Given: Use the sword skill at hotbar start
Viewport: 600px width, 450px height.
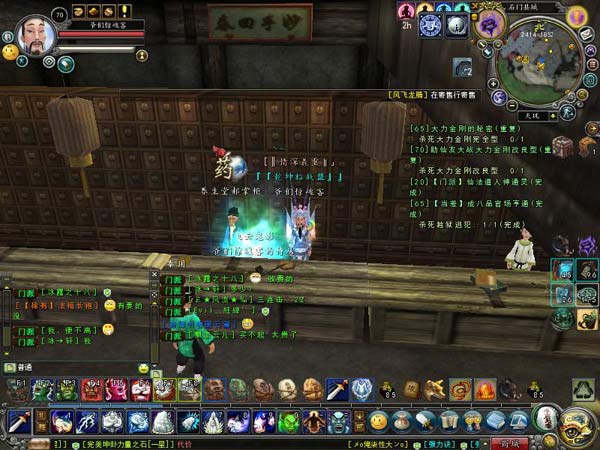Looking at the screenshot, I should 18,421.
